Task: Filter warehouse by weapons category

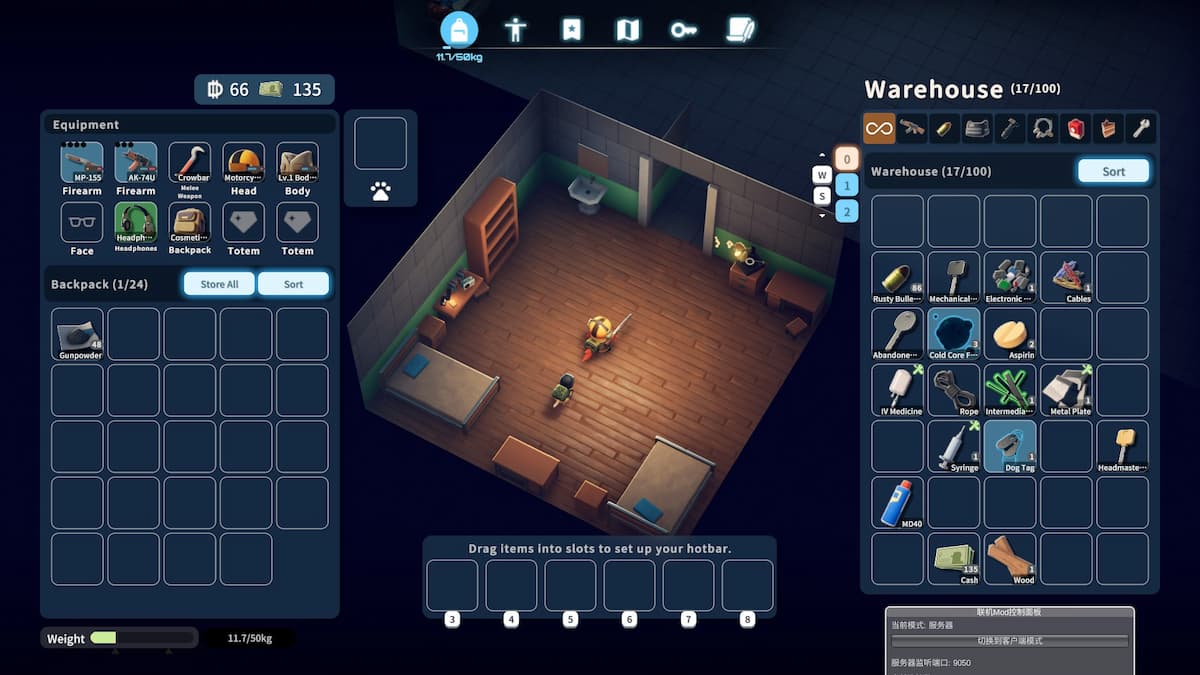Action: click(x=912, y=128)
